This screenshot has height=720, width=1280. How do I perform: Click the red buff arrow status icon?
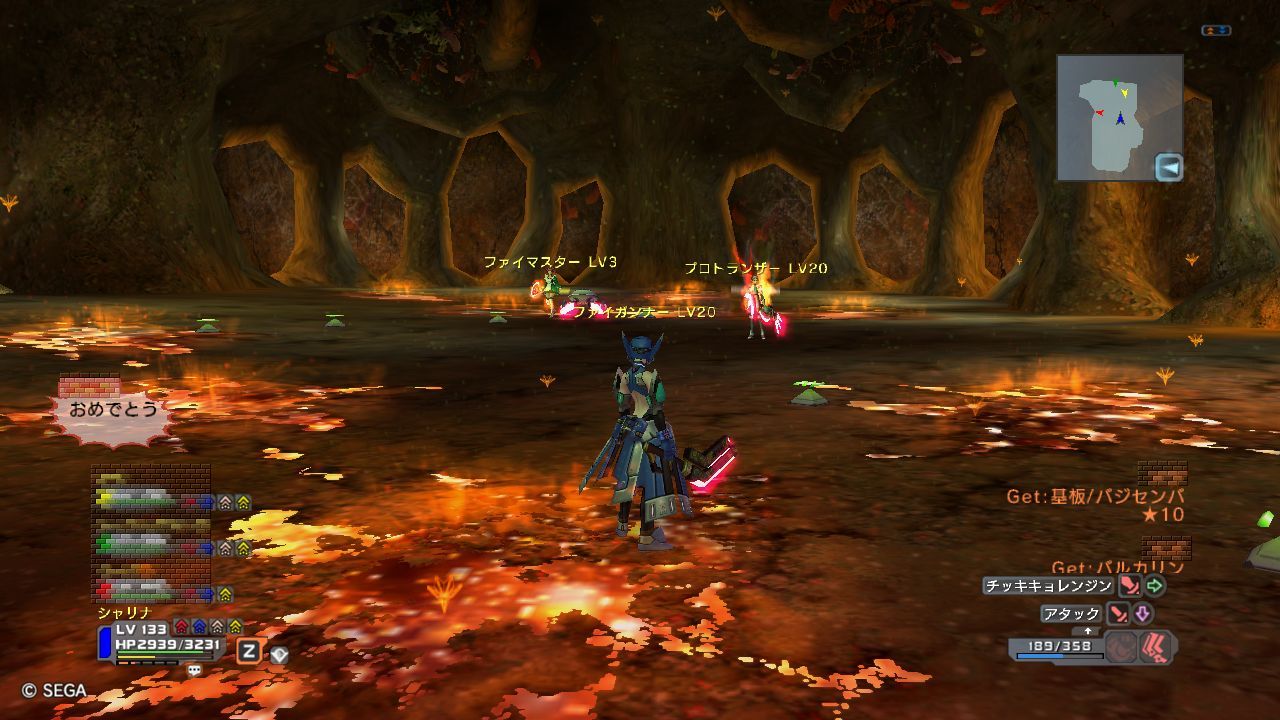181,627
